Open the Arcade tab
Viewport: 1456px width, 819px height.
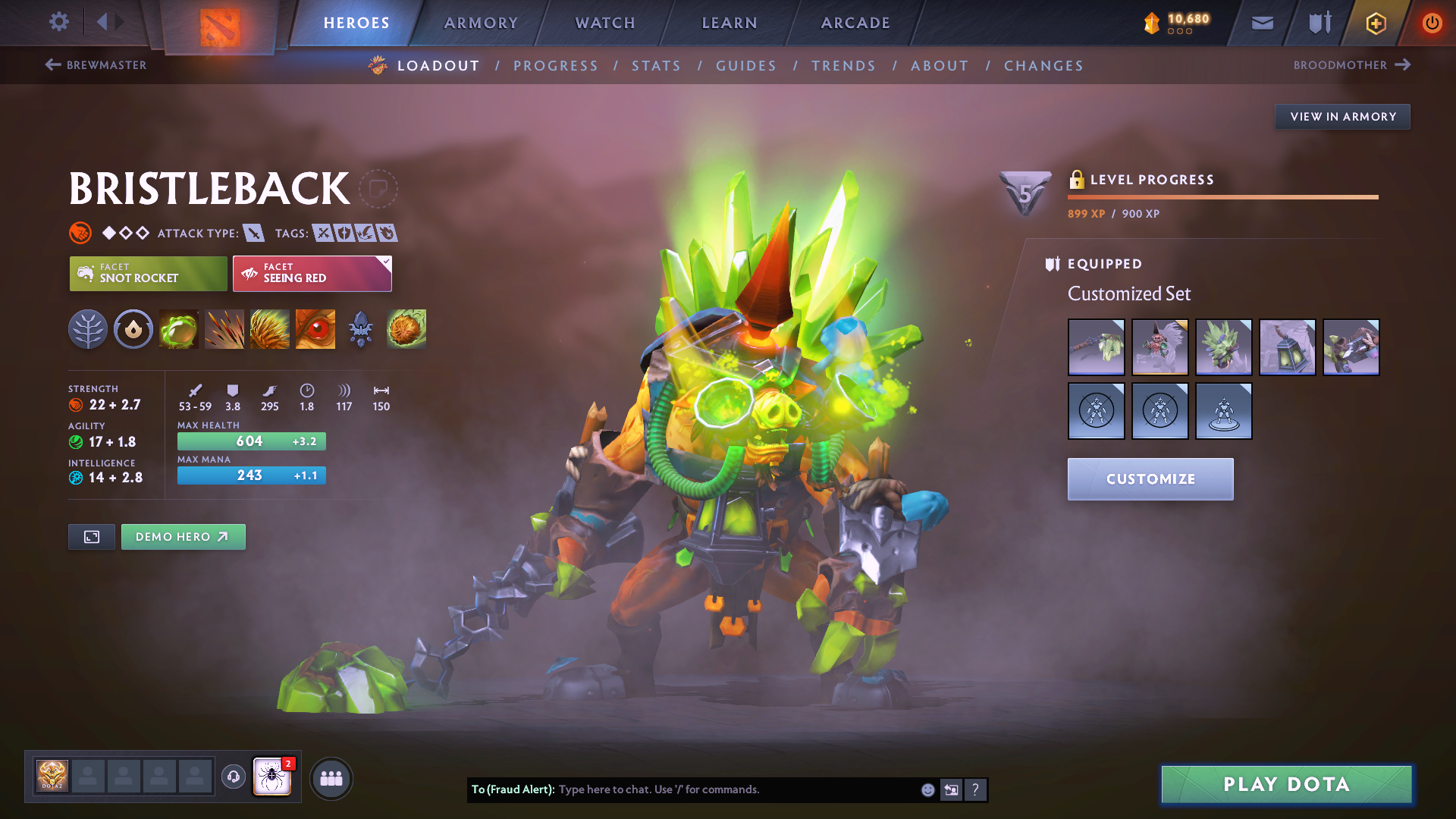[x=855, y=23]
